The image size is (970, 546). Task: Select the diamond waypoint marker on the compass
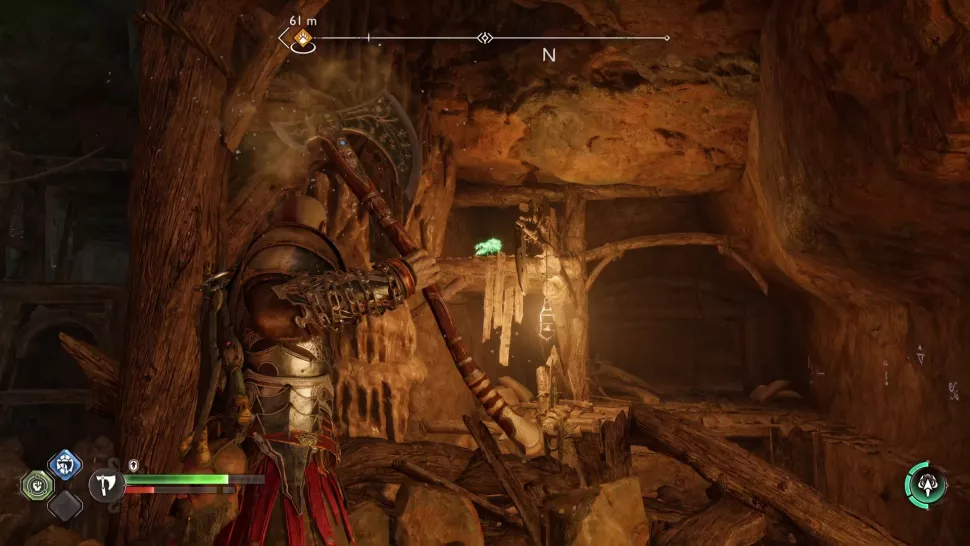tap(485, 38)
